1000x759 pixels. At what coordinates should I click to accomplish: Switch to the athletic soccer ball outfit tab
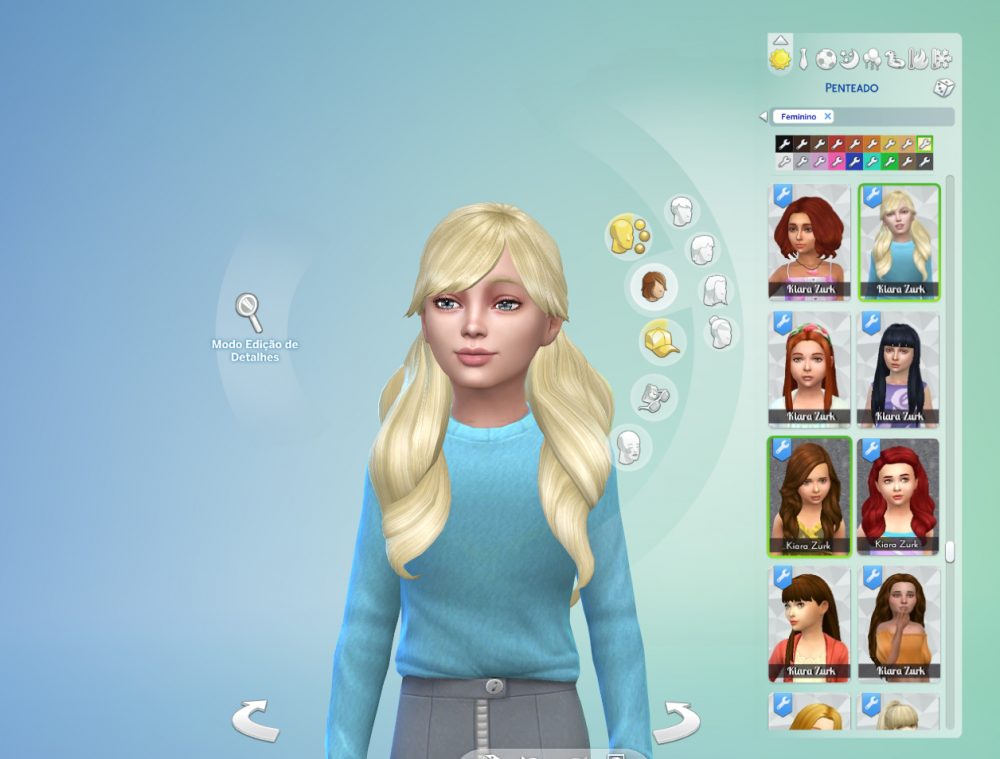[x=825, y=59]
